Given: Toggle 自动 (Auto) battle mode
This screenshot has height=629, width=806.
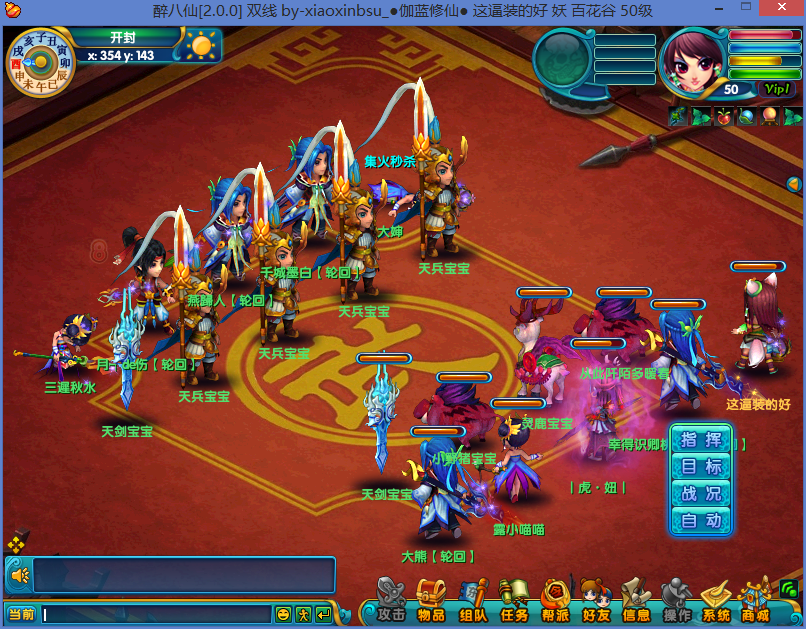Looking at the screenshot, I should [701, 521].
